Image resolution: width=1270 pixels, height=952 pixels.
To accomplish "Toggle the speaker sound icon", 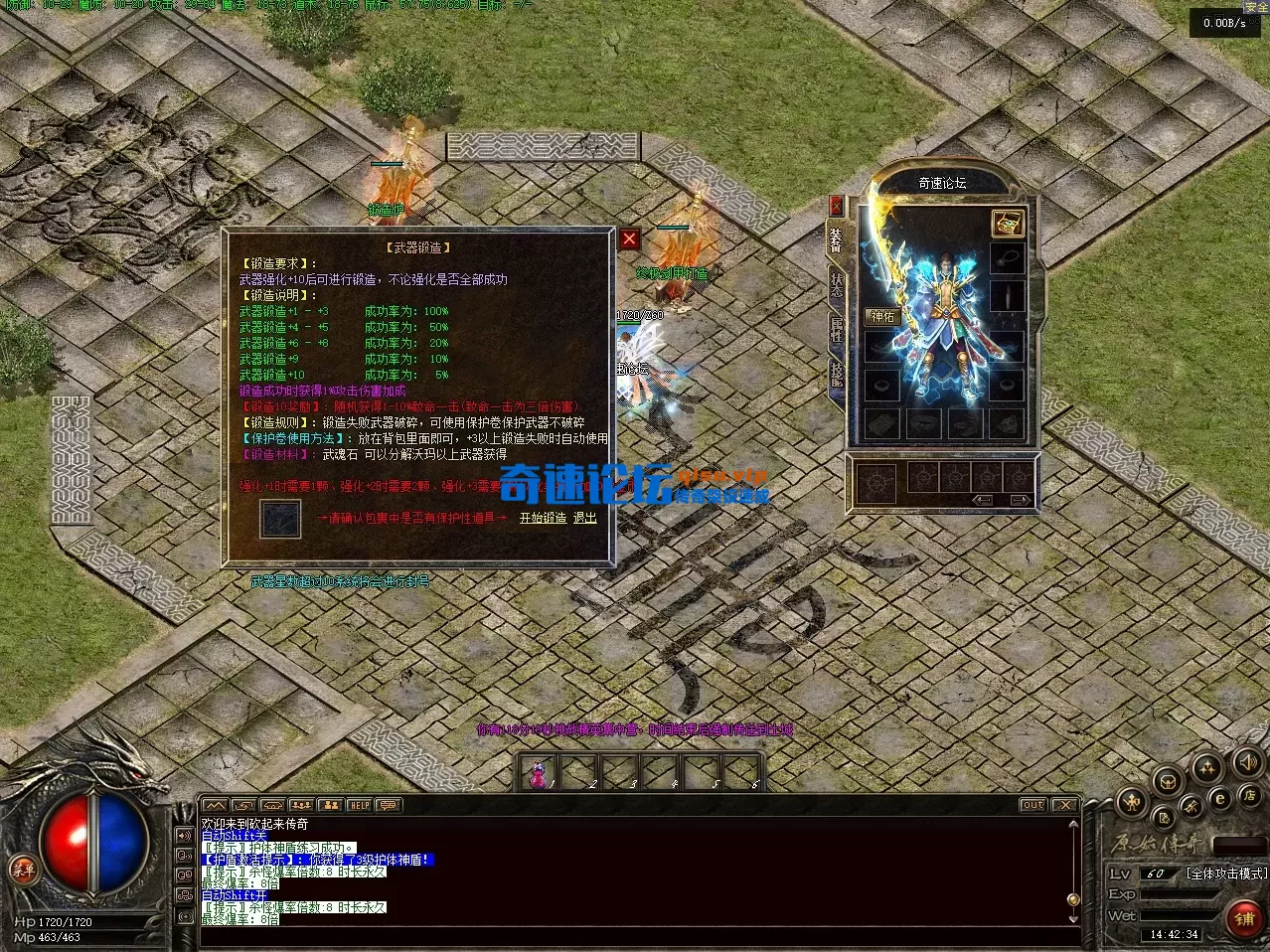I will [x=1246, y=763].
